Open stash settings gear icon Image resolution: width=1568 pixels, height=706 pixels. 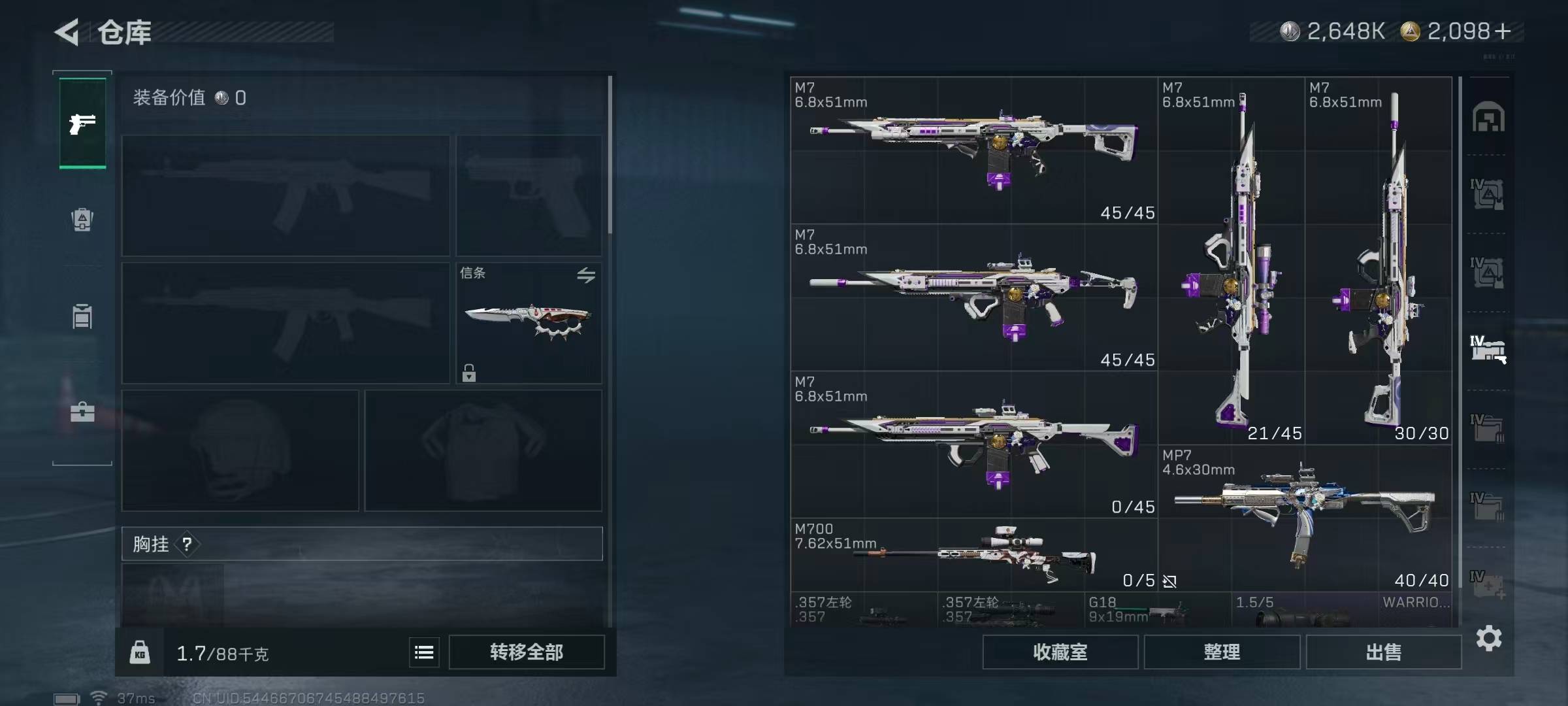coord(1488,638)
